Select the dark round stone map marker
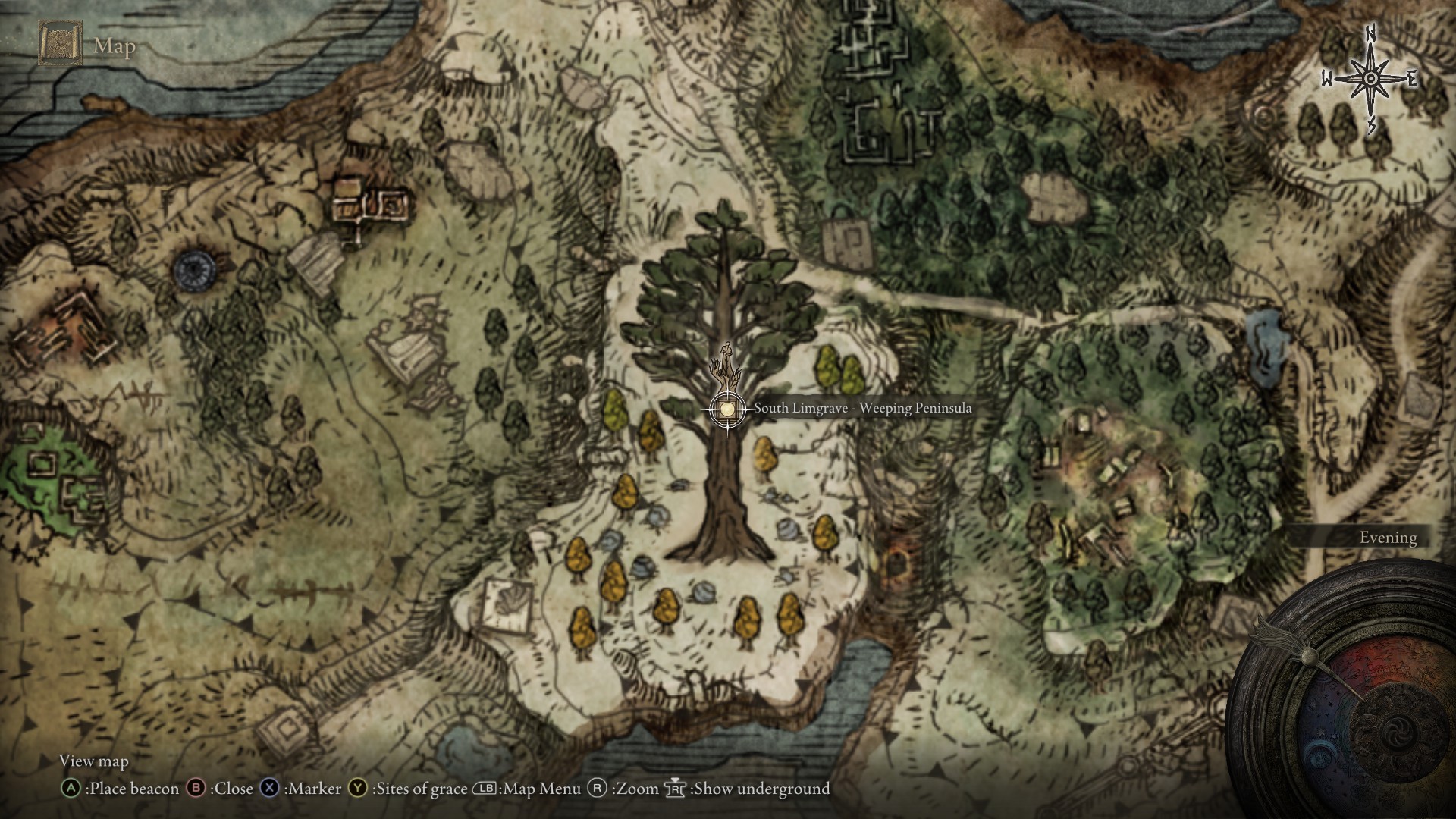Viewport: 1456px width, 819px height. tap(195, 268)
